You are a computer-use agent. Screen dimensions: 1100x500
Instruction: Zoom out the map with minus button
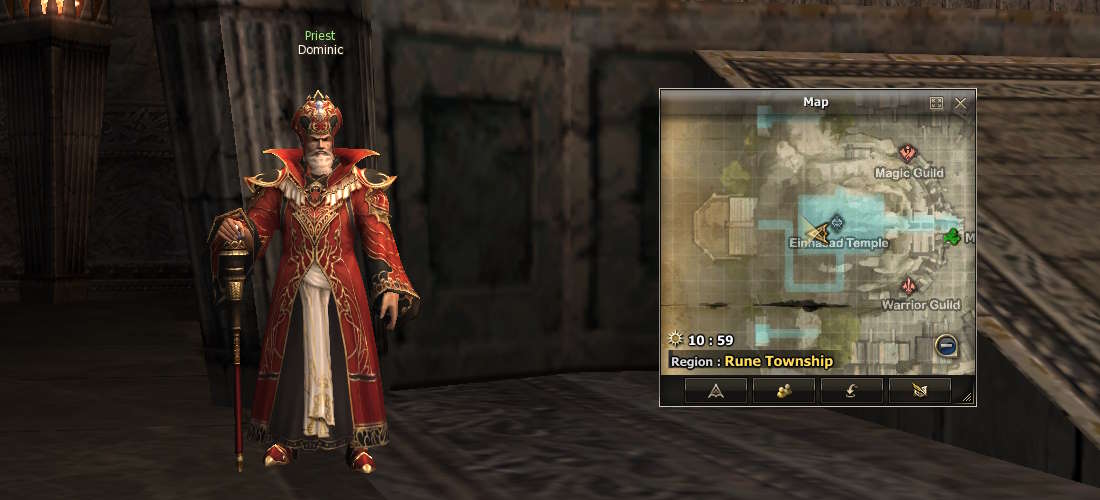coord(946,346)
